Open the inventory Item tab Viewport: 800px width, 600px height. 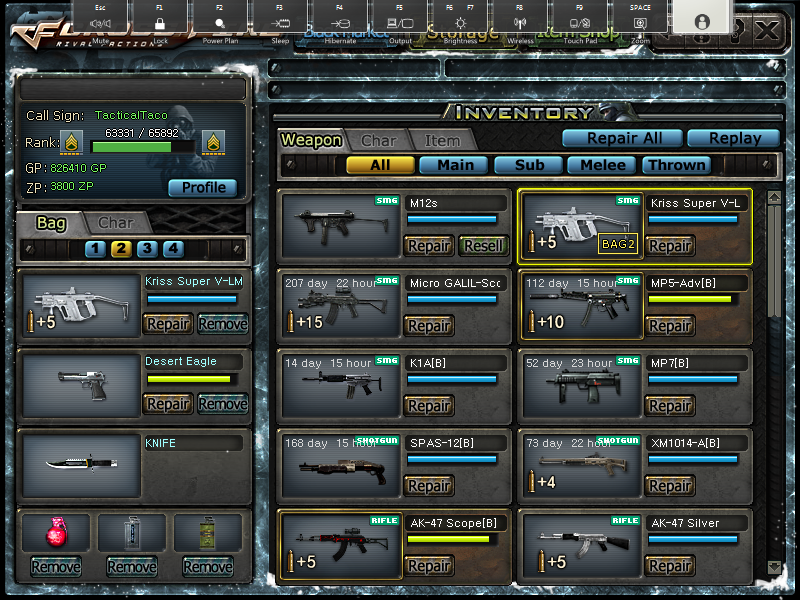pos(442,141)
